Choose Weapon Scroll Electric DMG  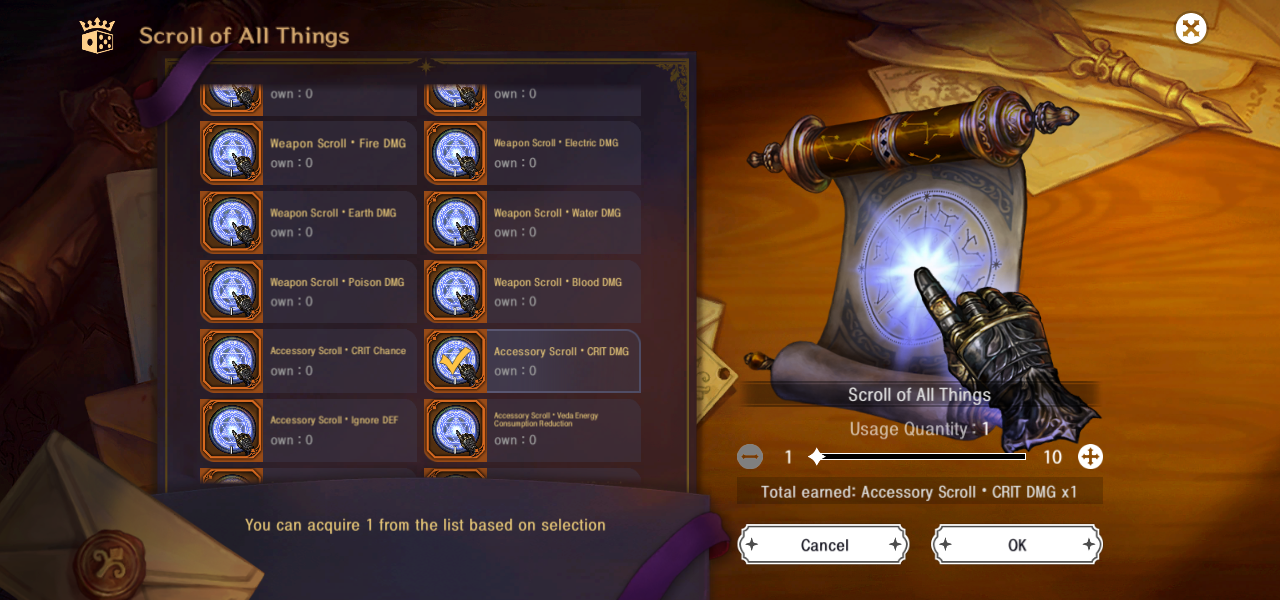click(x=532, y=152)
